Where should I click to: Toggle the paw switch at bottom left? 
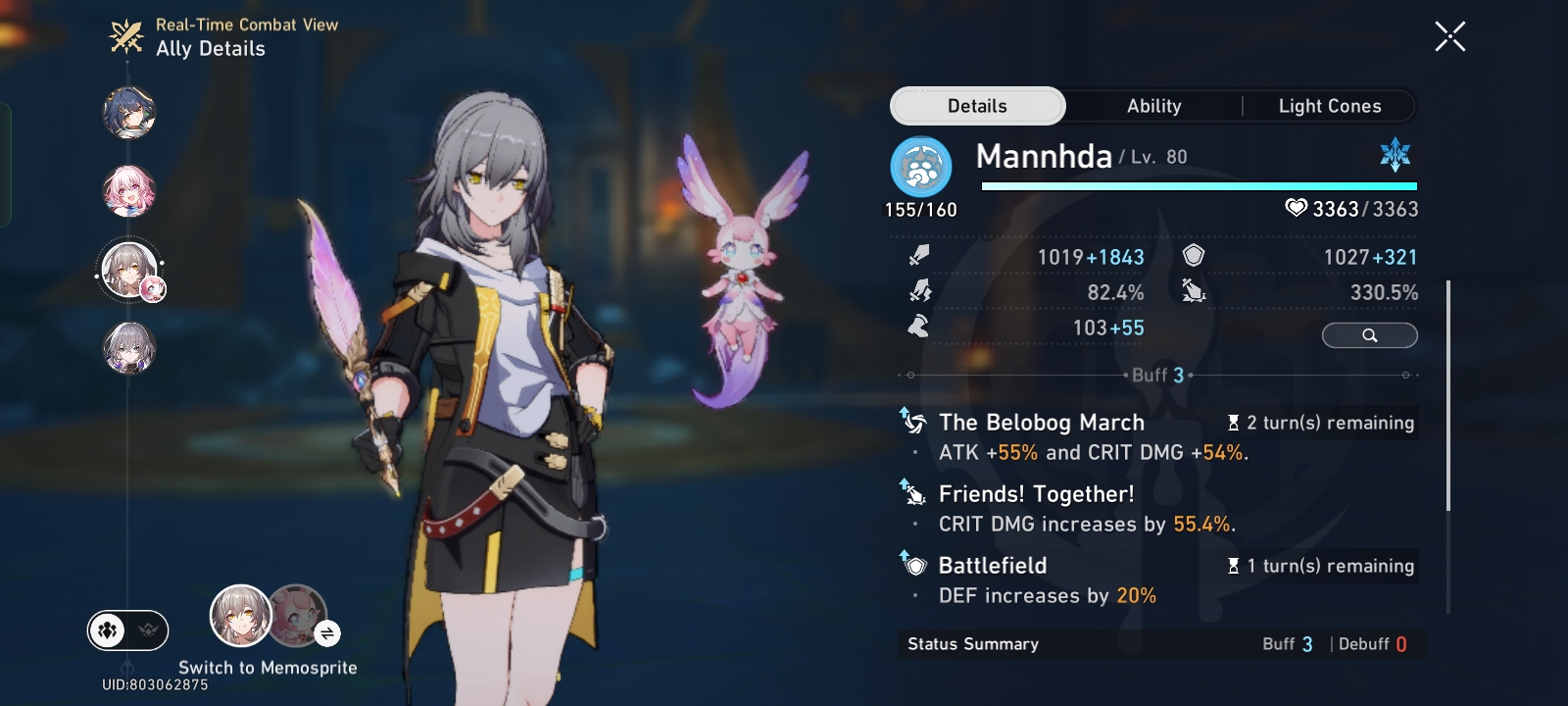pos(108,630)
